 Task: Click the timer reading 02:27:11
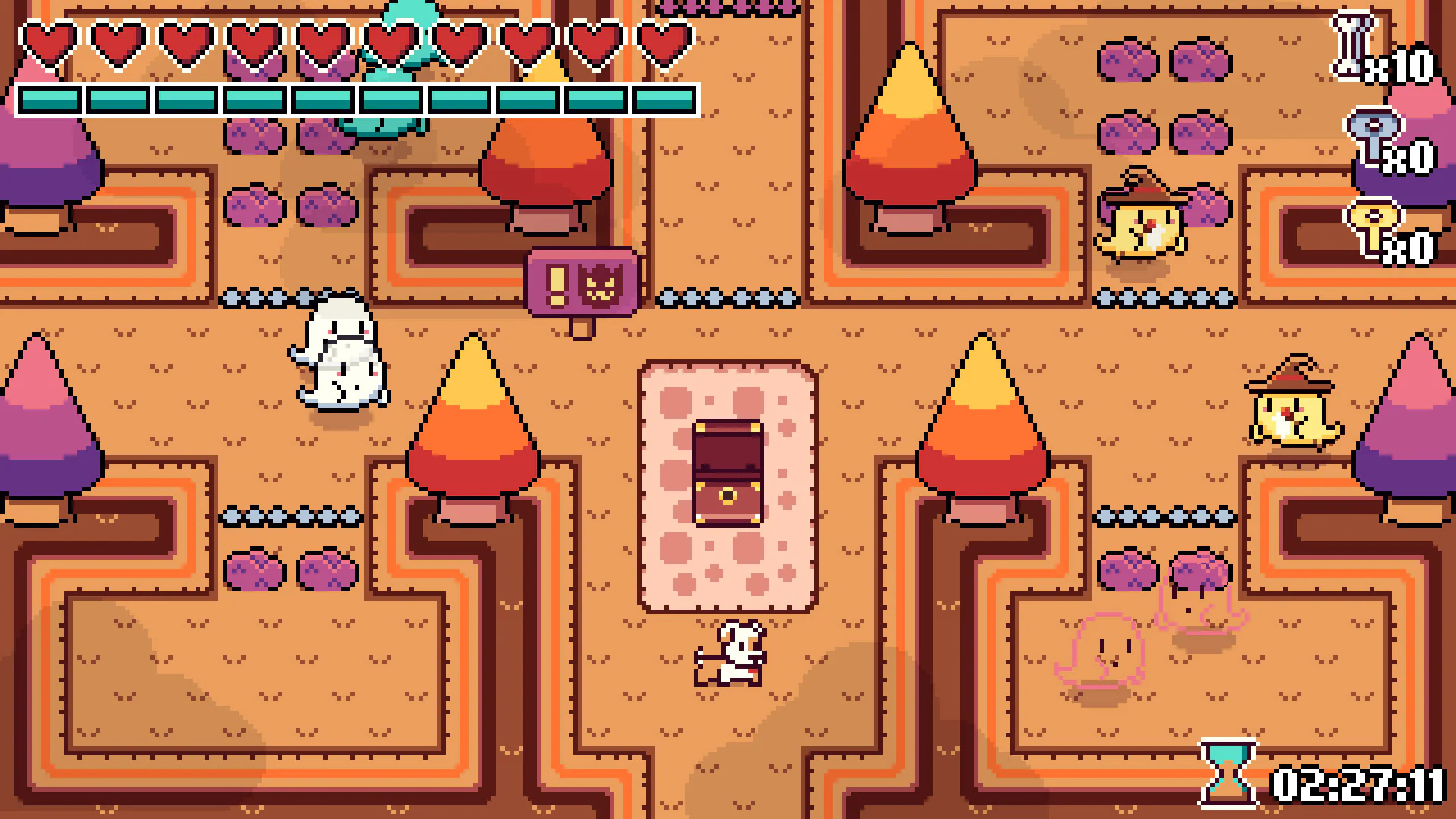tap(1357, 785)
